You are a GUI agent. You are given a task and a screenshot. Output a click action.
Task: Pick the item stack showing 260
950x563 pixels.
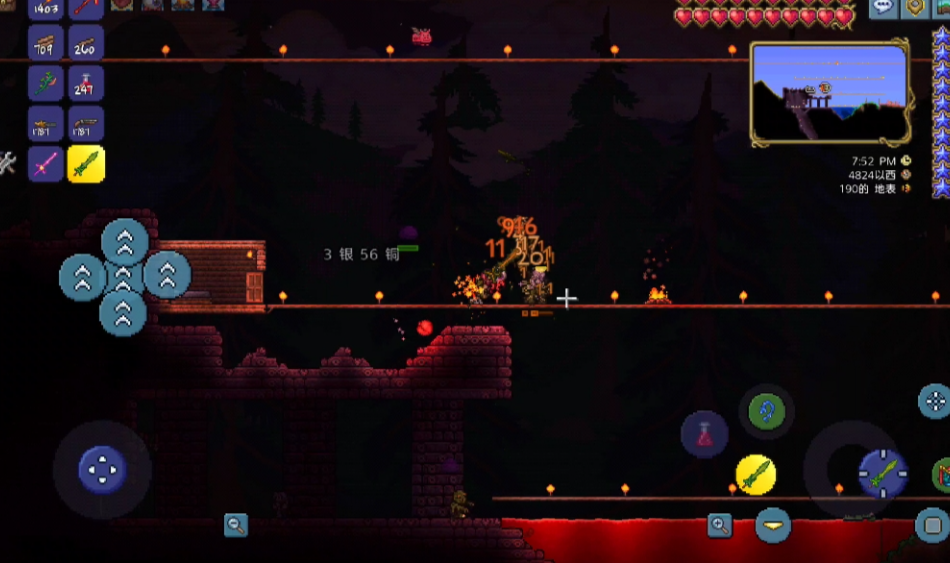click(86, 43)
